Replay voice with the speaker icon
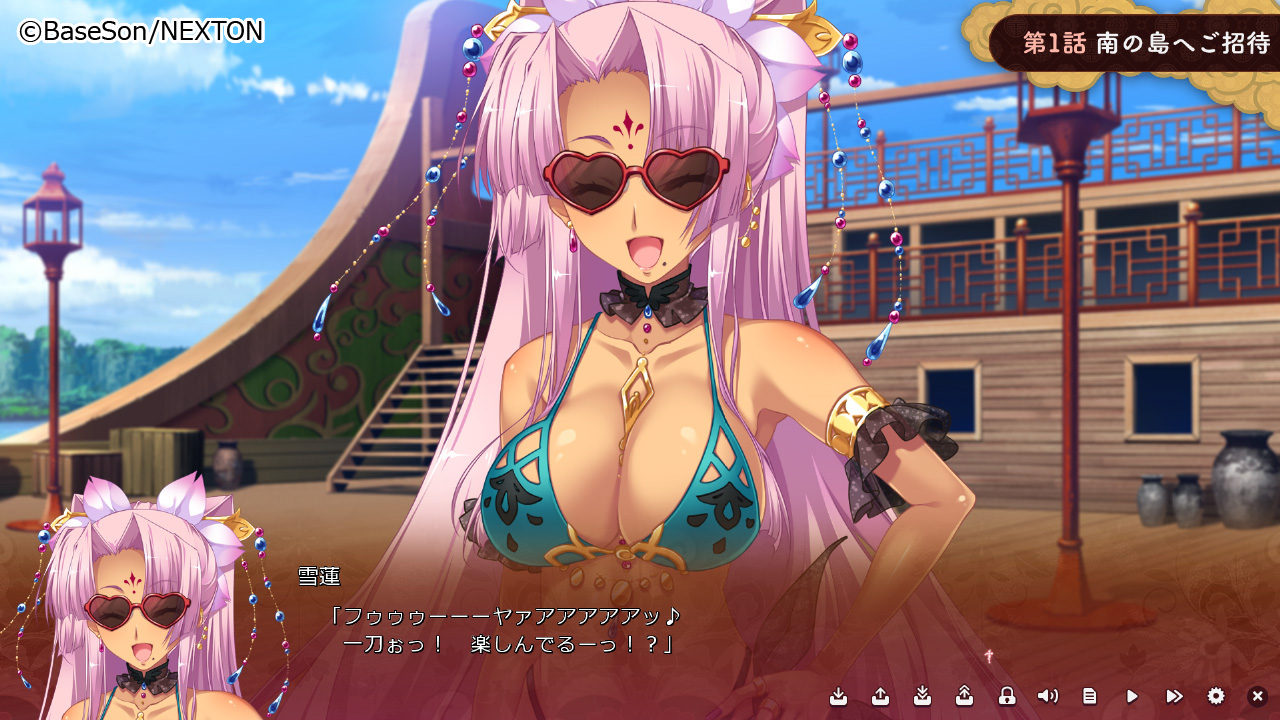The width and height of the screenshot is (1280, 720). point(1048,696)
